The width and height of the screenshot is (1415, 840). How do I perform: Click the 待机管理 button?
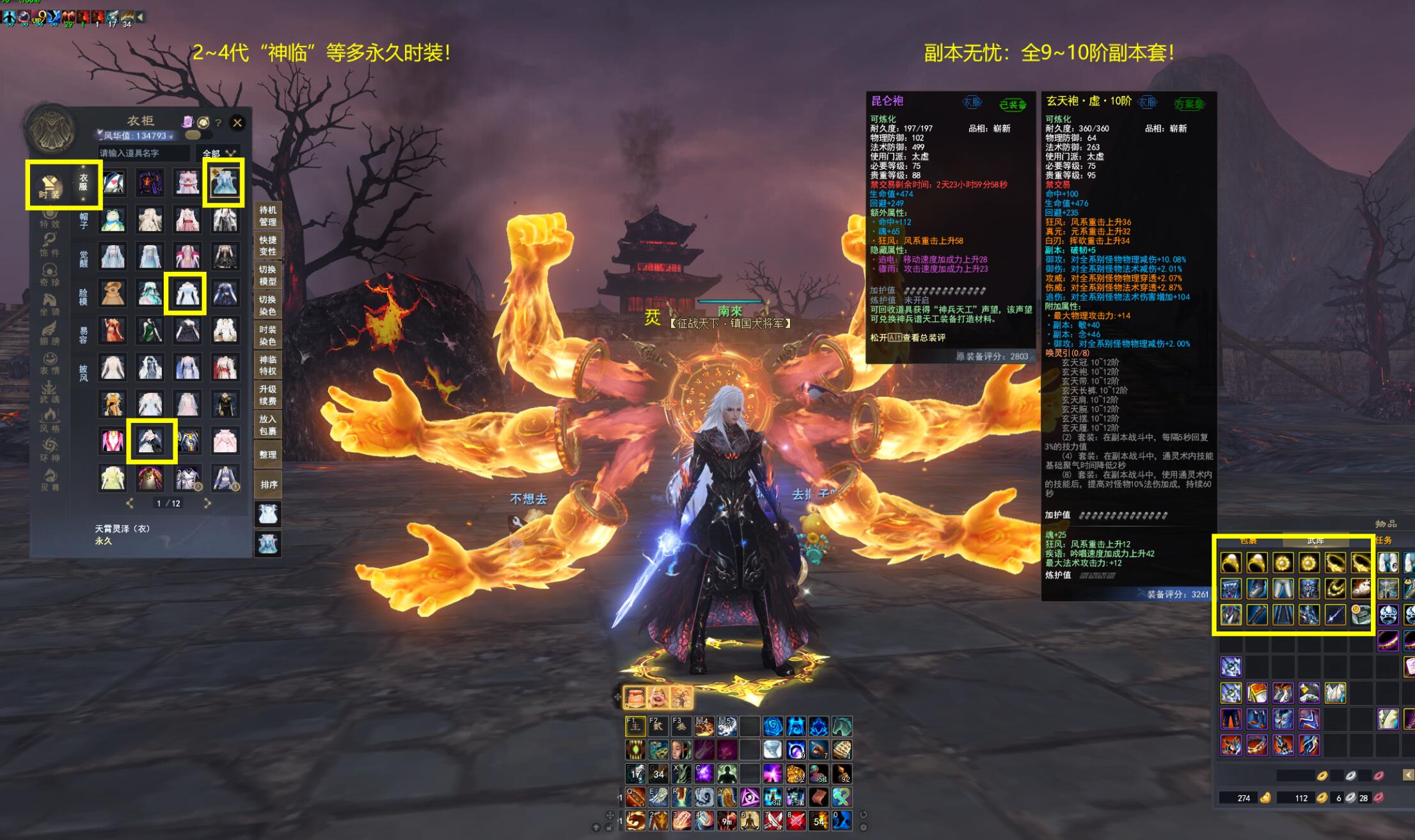[x=268, y=216]
